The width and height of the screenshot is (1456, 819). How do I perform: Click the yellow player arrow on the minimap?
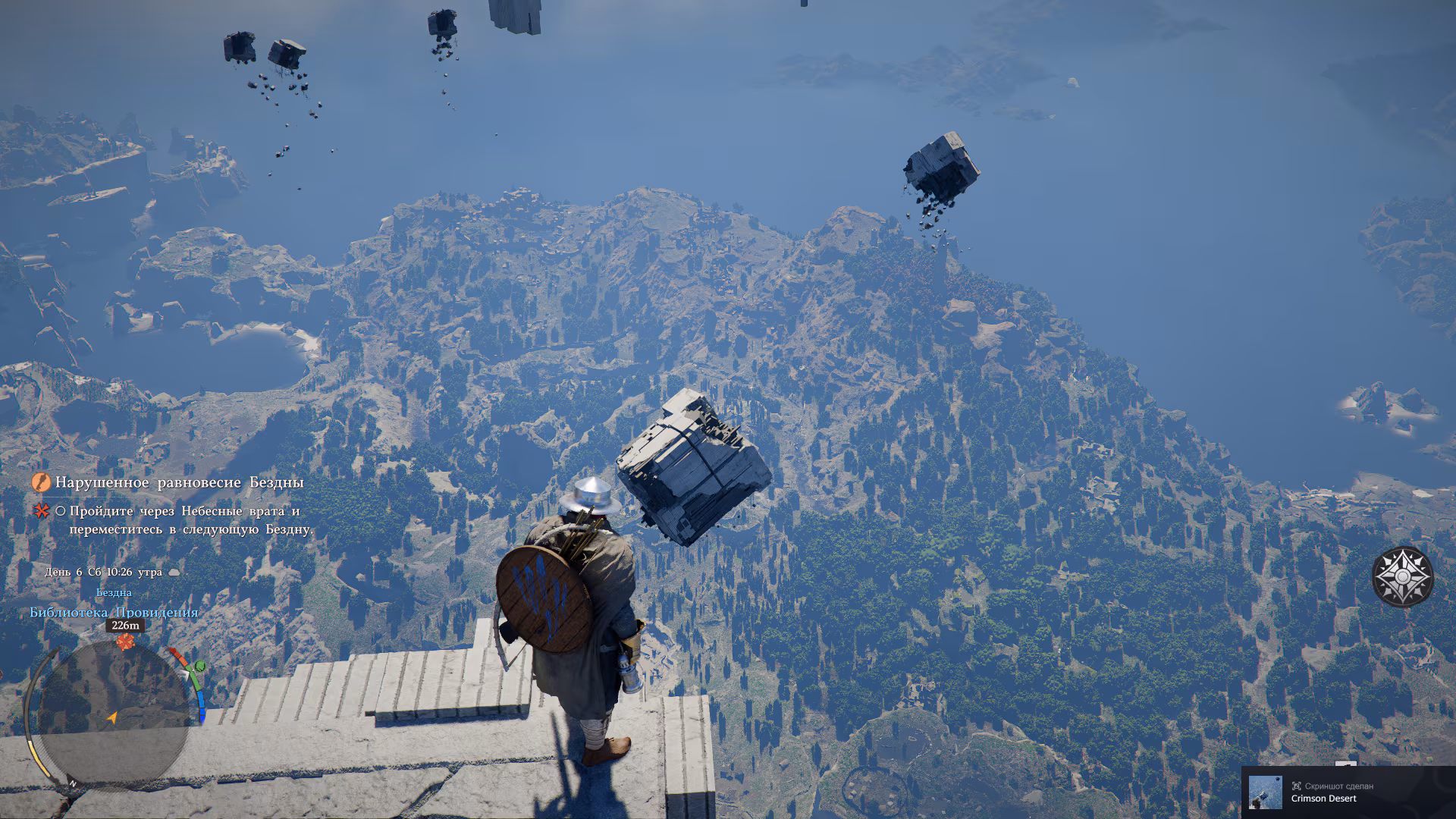click(112, 717)
